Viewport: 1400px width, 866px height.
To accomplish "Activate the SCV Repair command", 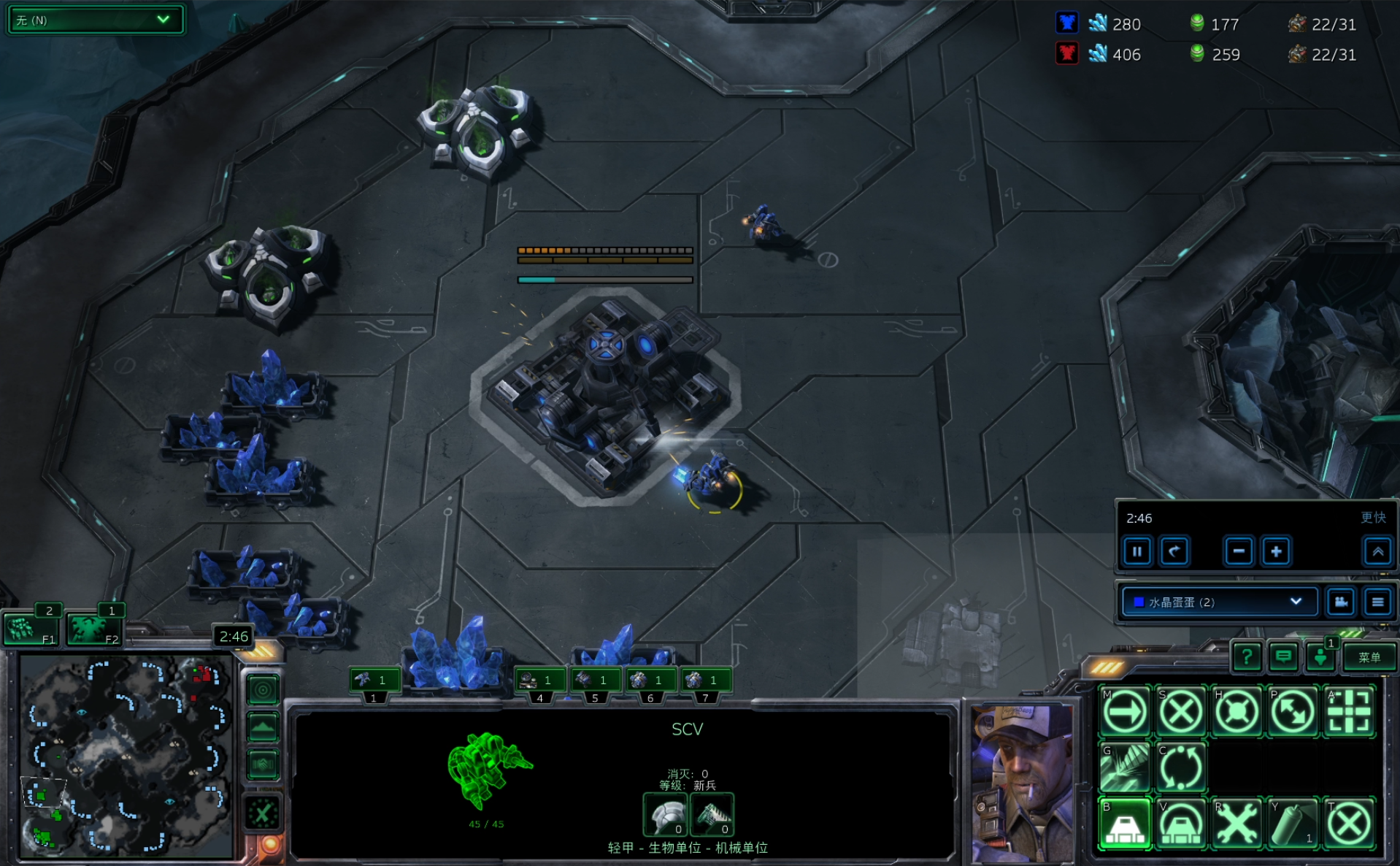I will (x=1236, y=824).
